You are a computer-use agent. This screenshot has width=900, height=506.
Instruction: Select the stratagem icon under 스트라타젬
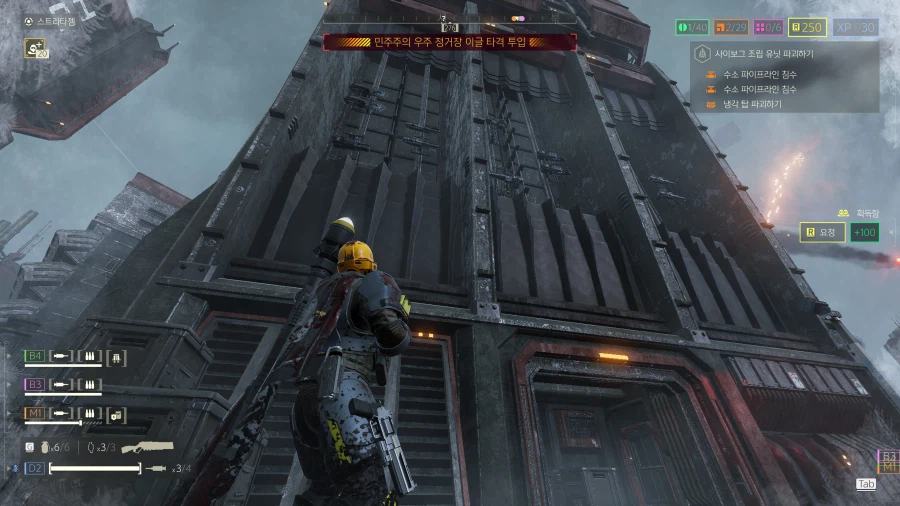(36, 47)
